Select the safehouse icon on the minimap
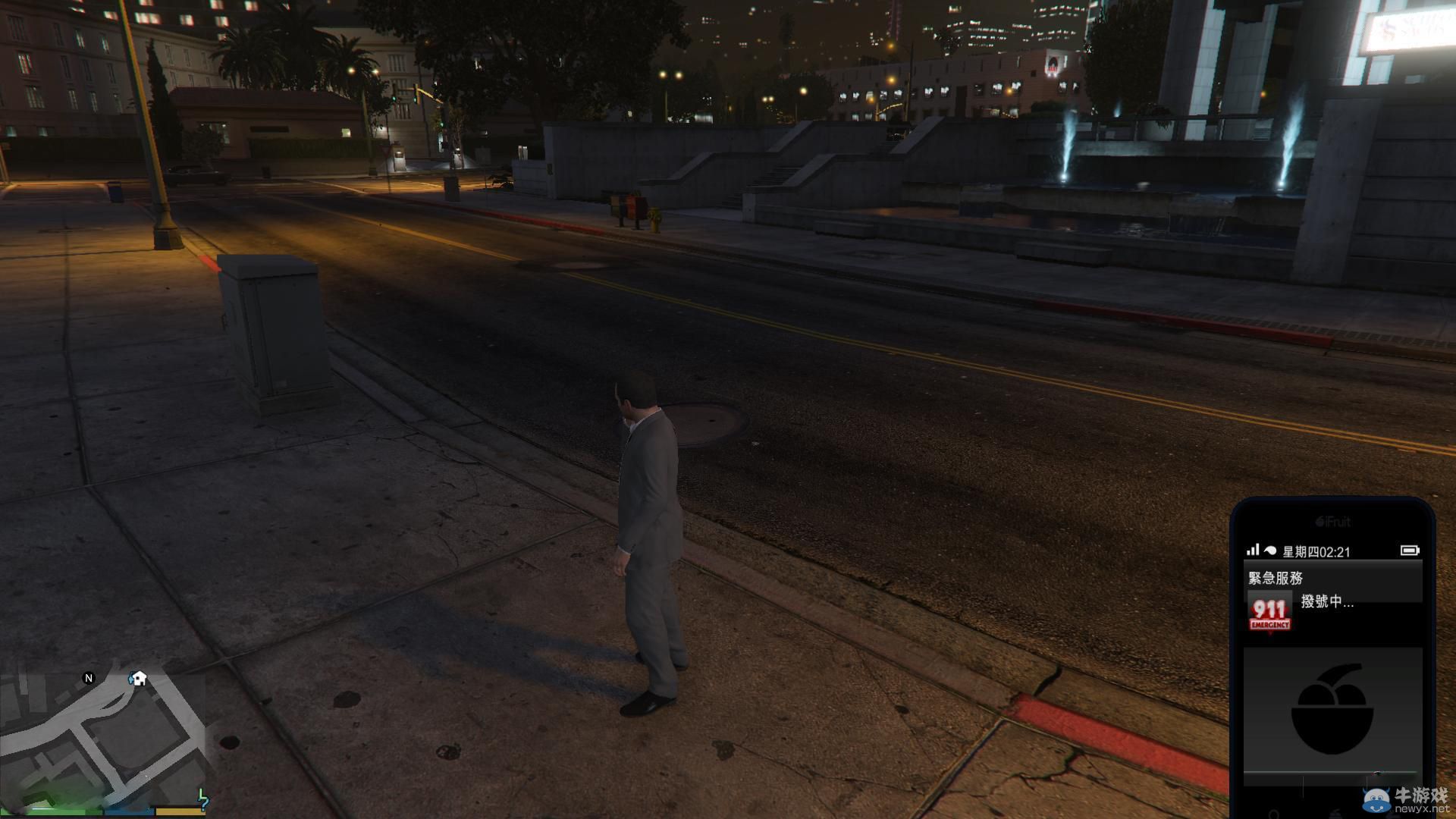This screenshot has height=819, width=1456. (x=139, y=678)
